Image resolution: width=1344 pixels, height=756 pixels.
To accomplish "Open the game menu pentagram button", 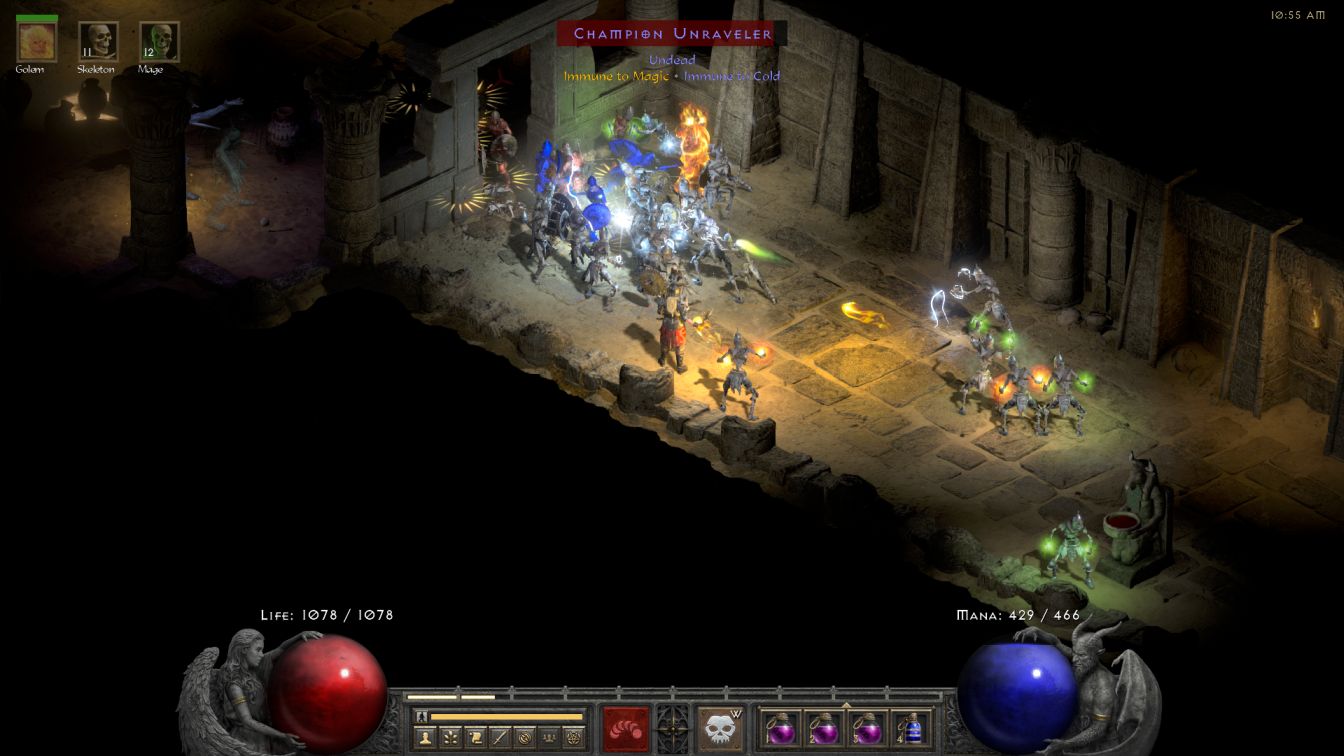I will (x=574, y=739).
